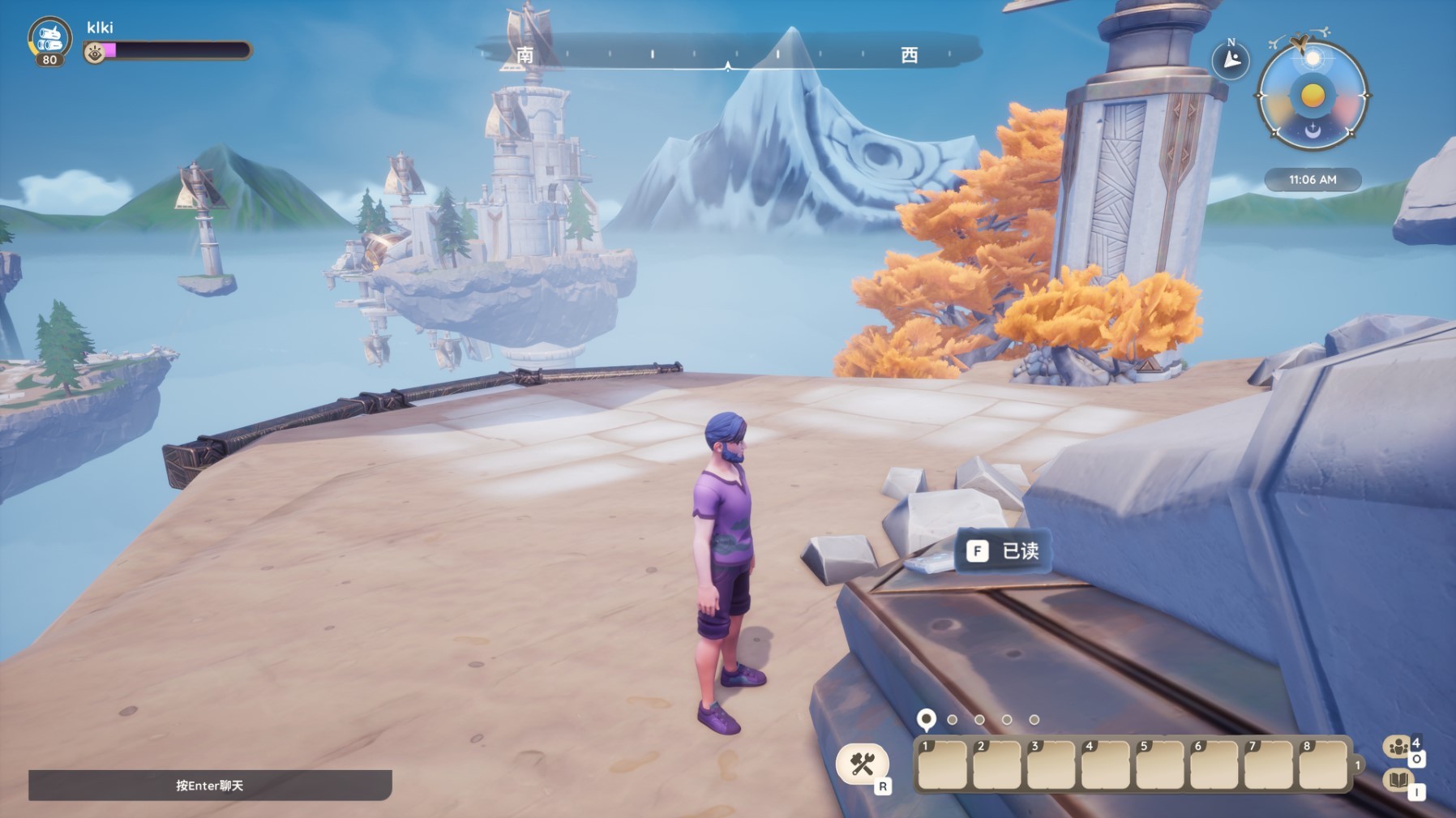Click the chat box labeled 按Enter聊天
The width and height of the screenshot is (1456, 818).
pyautogui.click(x=210, y=785)
